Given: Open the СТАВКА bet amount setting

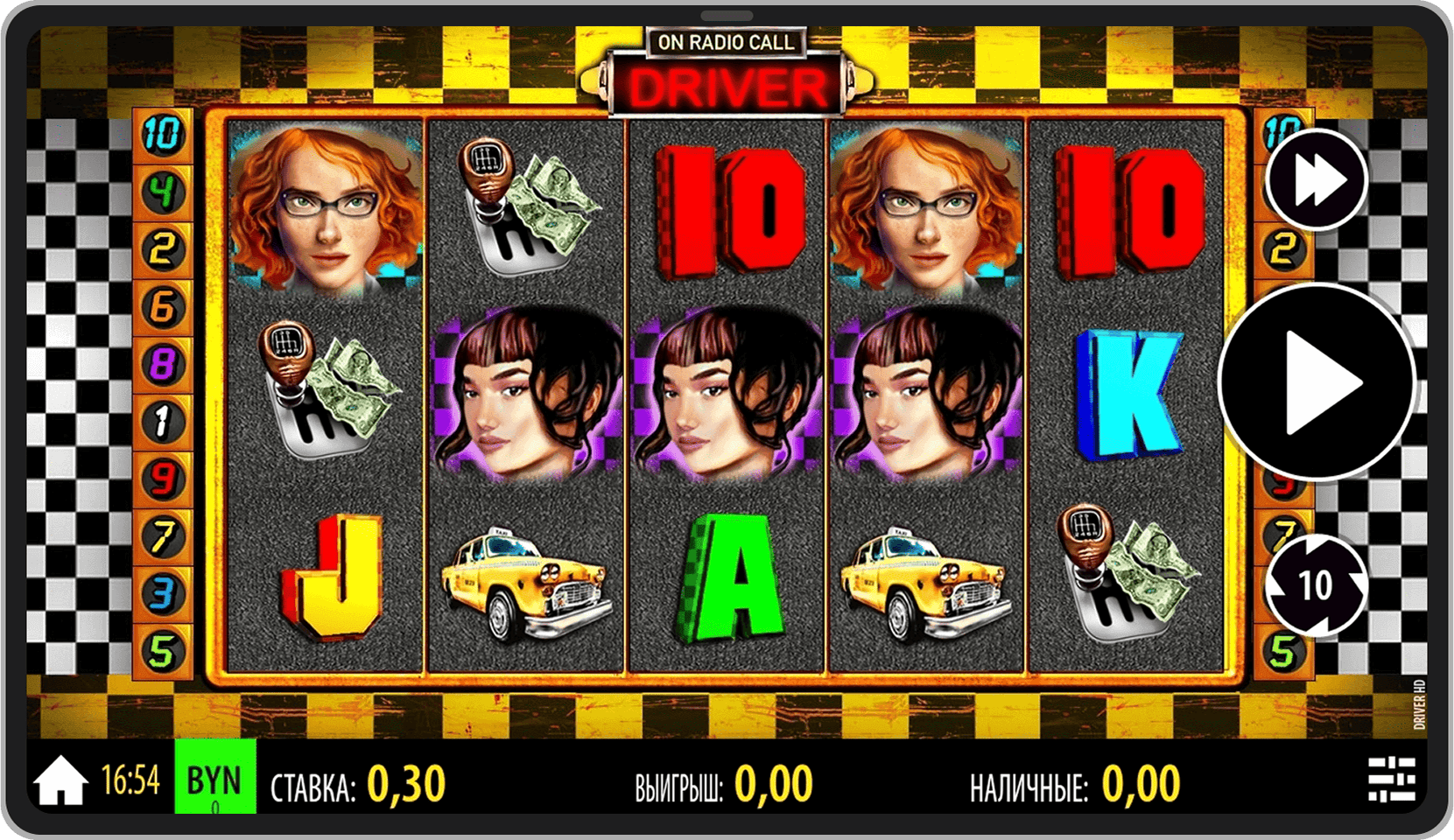Looking at the screenshot, I should 358,784.
